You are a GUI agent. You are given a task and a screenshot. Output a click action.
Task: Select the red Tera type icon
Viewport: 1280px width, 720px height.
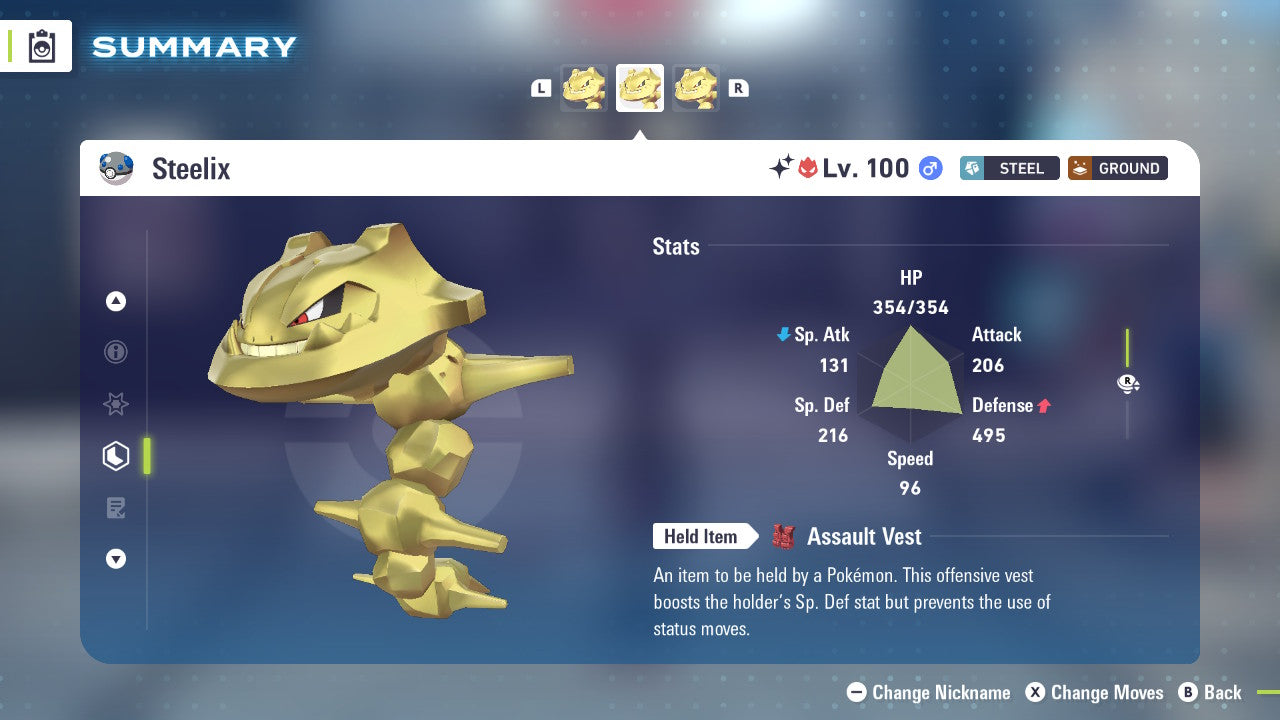[x=806, y=168]
